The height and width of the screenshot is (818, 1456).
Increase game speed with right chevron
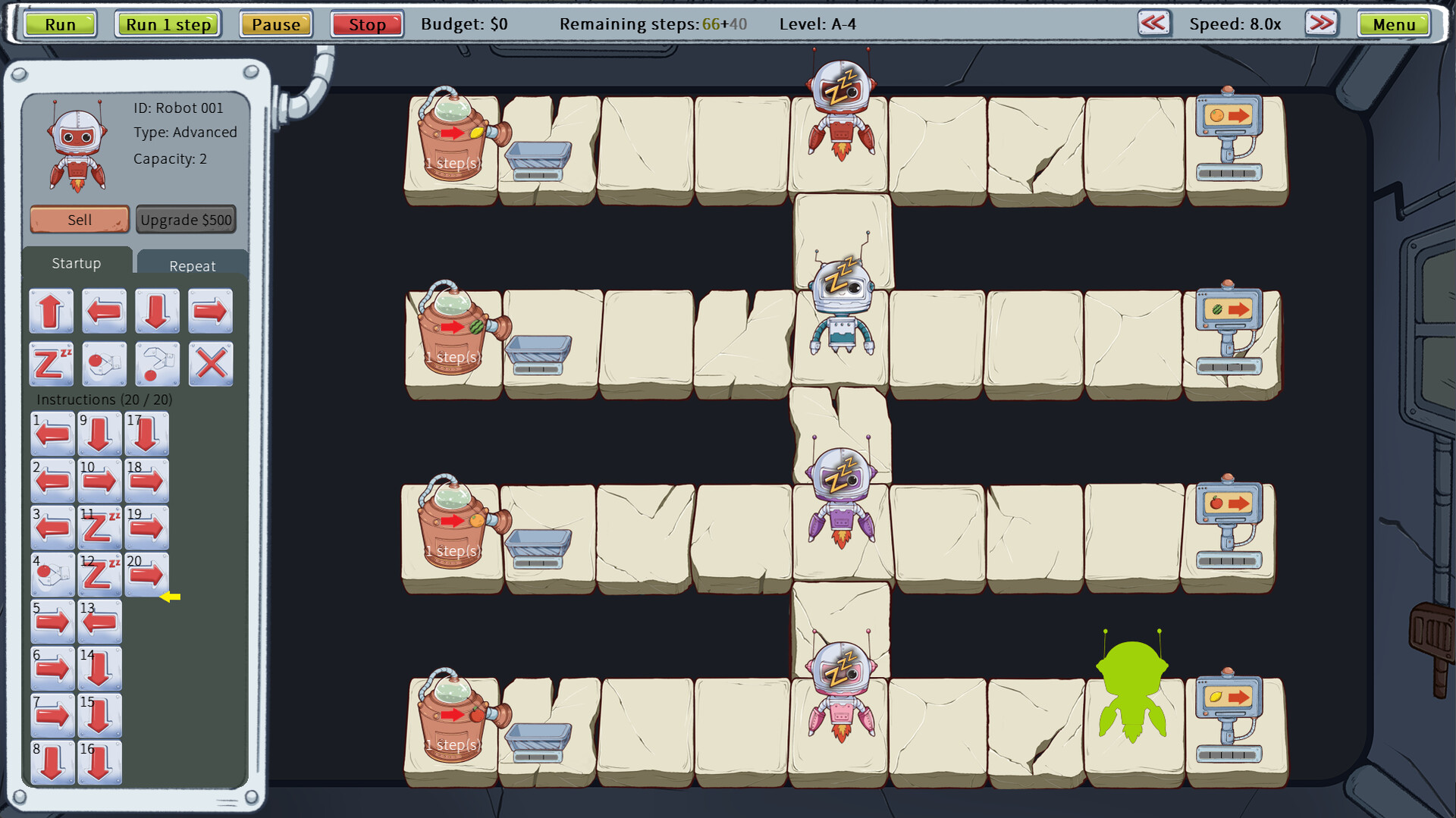[1320, 24]
